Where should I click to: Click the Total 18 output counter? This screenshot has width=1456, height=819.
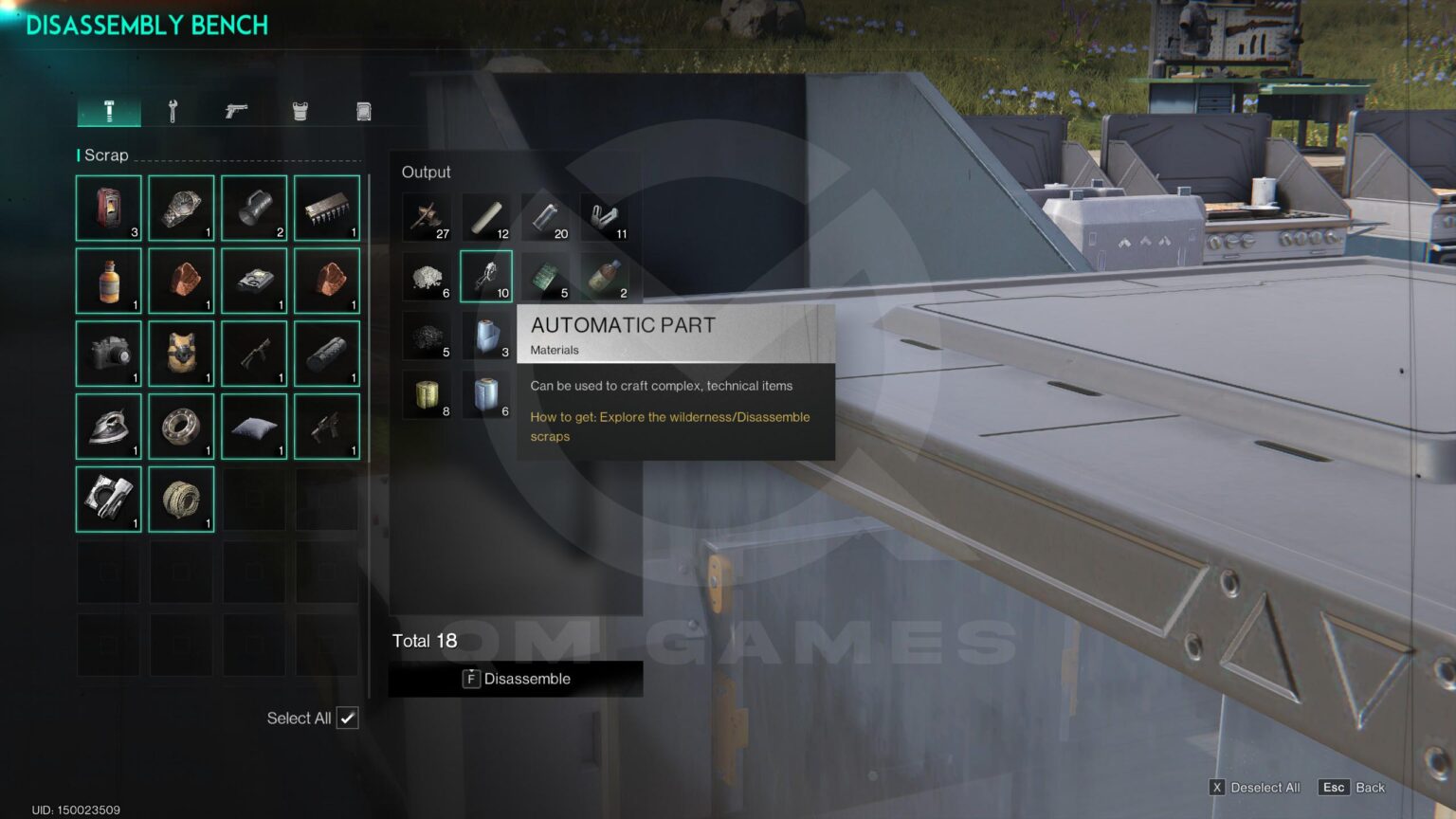point(426,641)
